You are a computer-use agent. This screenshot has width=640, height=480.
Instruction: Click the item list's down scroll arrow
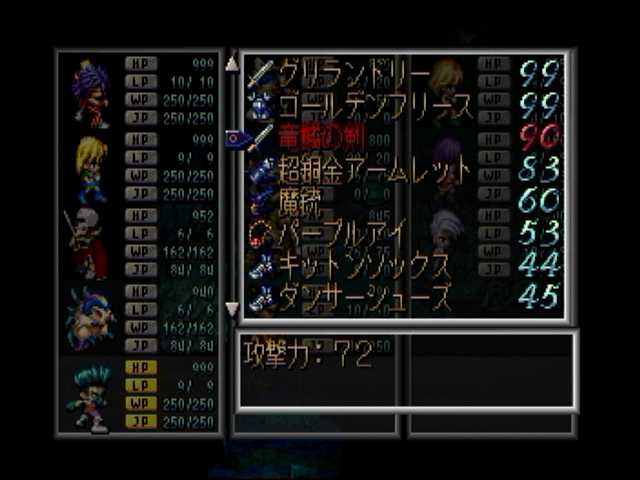point(232,309)
